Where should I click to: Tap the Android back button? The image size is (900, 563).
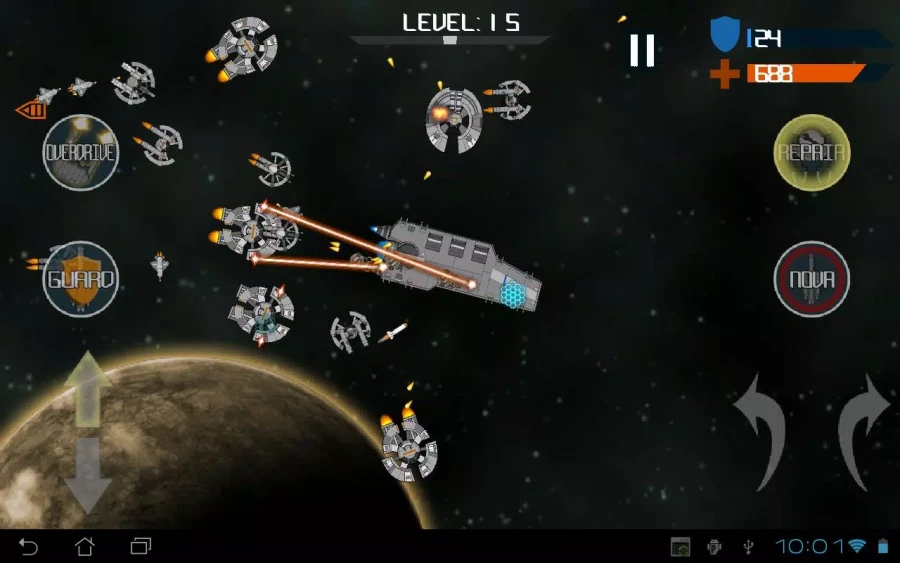(x=29, y=547)
